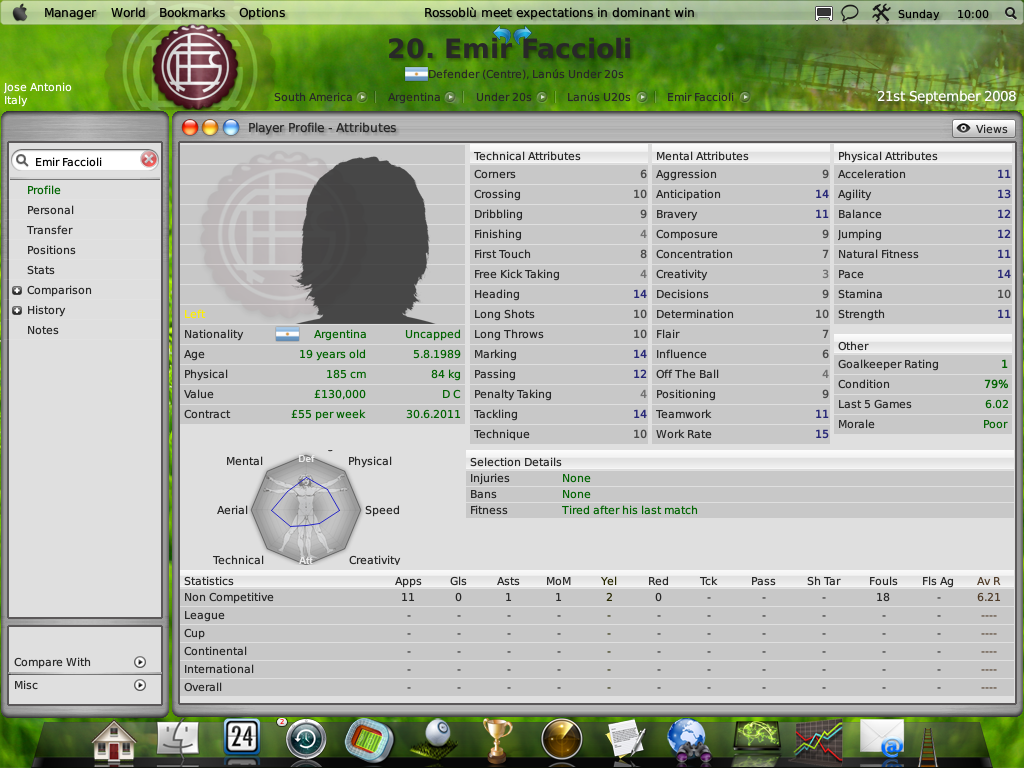Viewport: 1024px width, 768px height.
Task: Open the Stats page
Action: pos(41,270)
